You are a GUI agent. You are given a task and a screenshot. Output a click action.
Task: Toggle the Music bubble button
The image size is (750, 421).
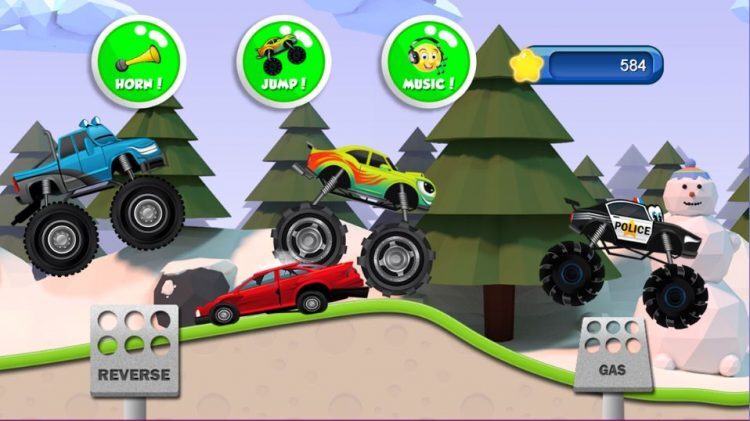429,58
